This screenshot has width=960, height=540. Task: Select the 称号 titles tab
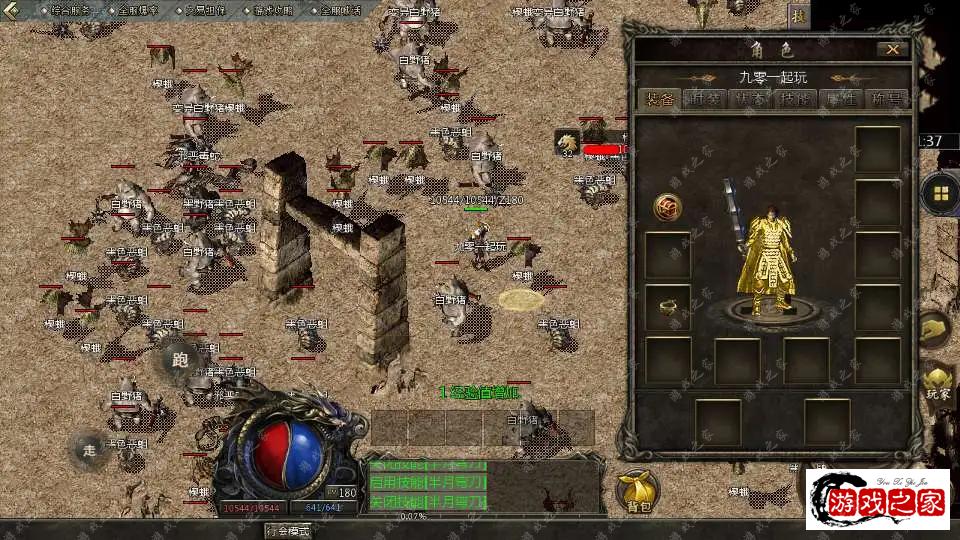tap(886, 99)
